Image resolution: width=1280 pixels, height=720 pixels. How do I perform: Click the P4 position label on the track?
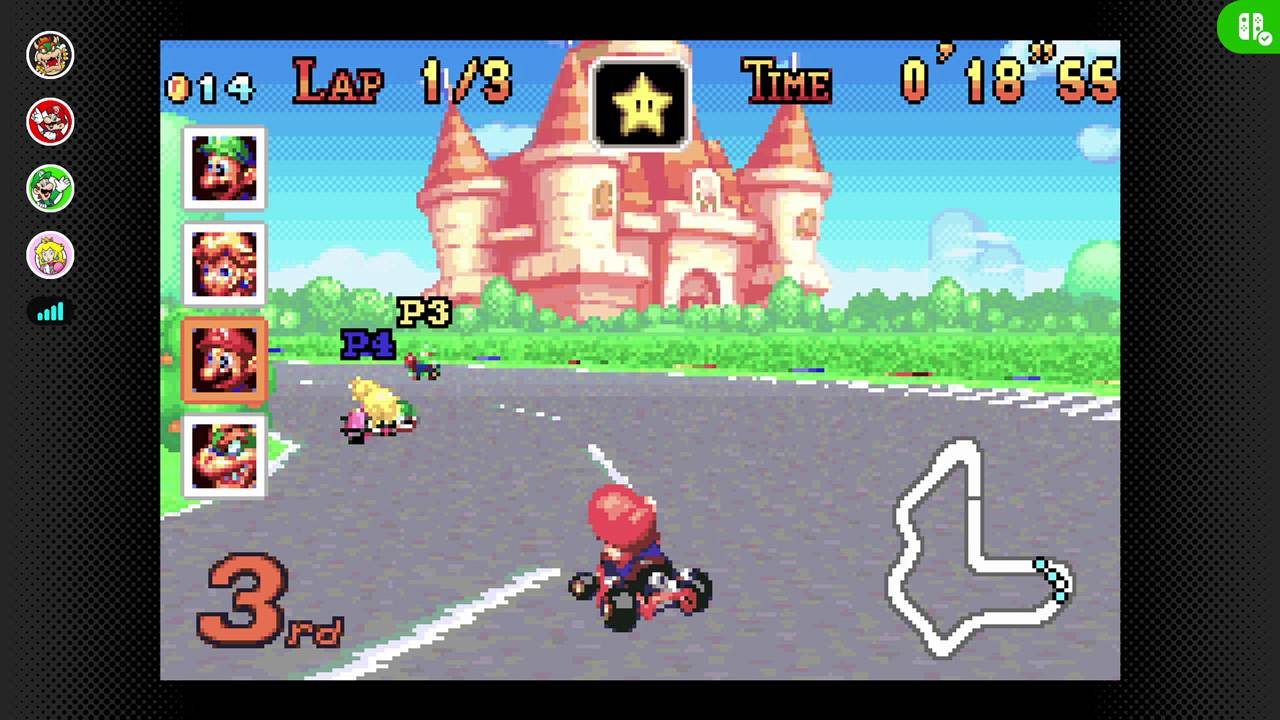pos(368,346)
